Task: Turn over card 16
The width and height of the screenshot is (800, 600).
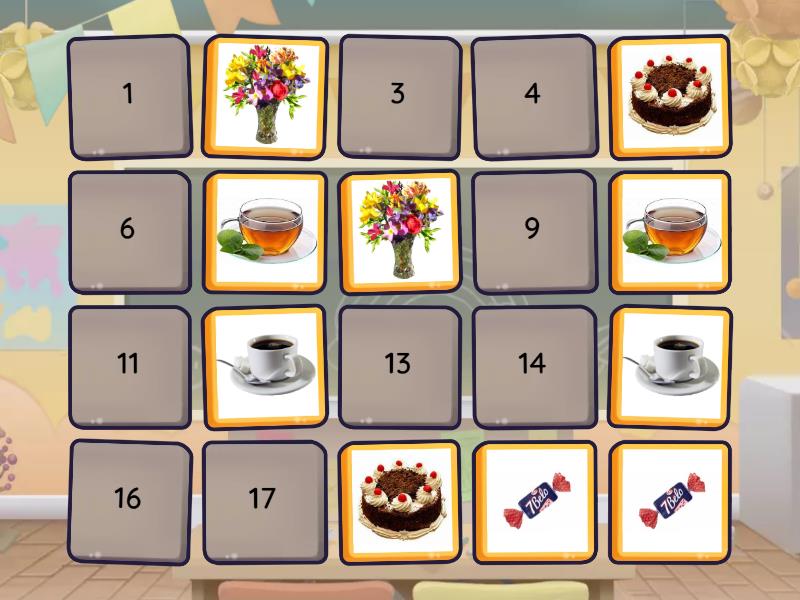Action: click(x=128, y=499)
